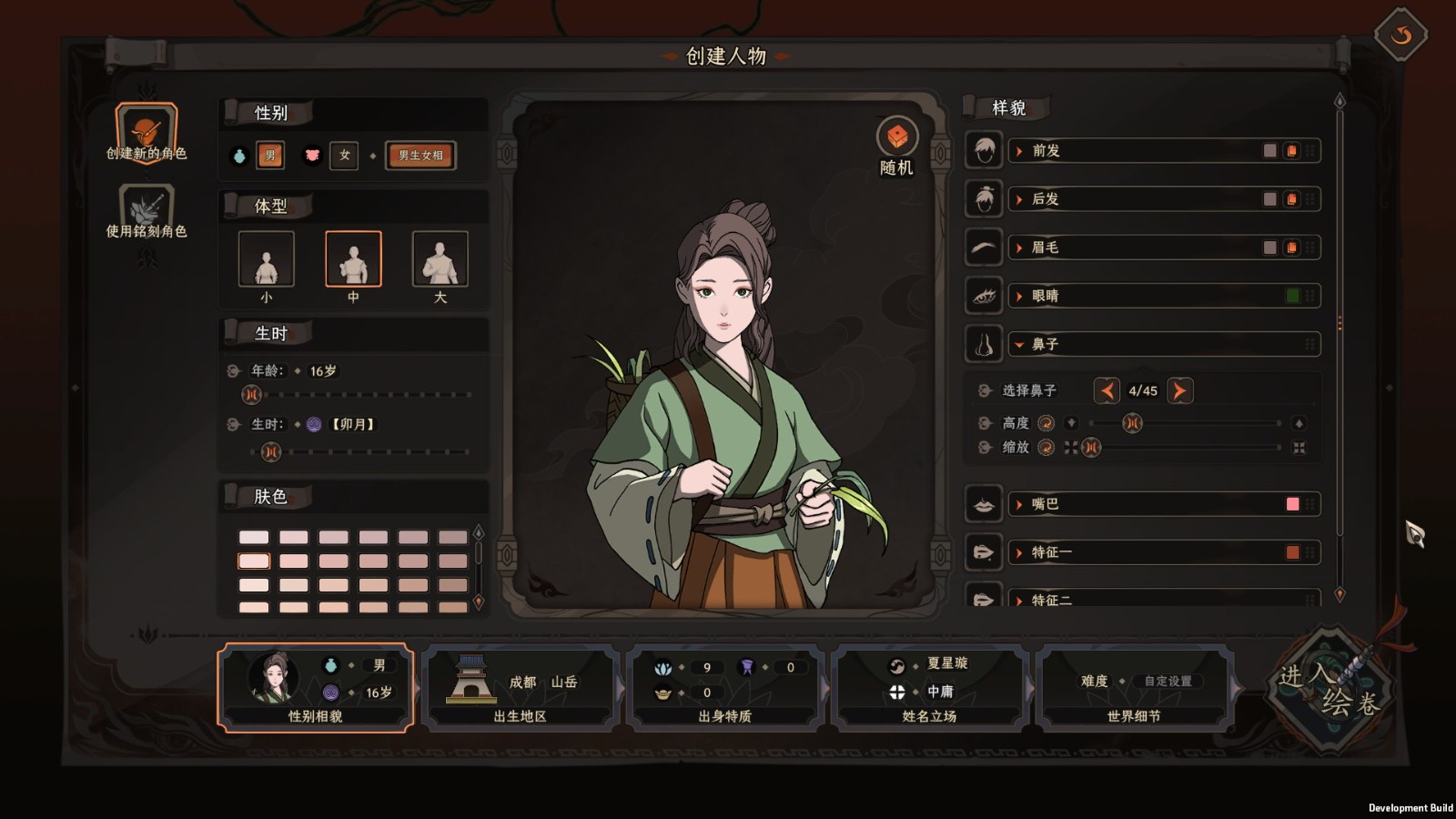This screenshot has height=819, width=1456.
Task: Select the next nose style arrow
Action: click(x=1179, y=391)
